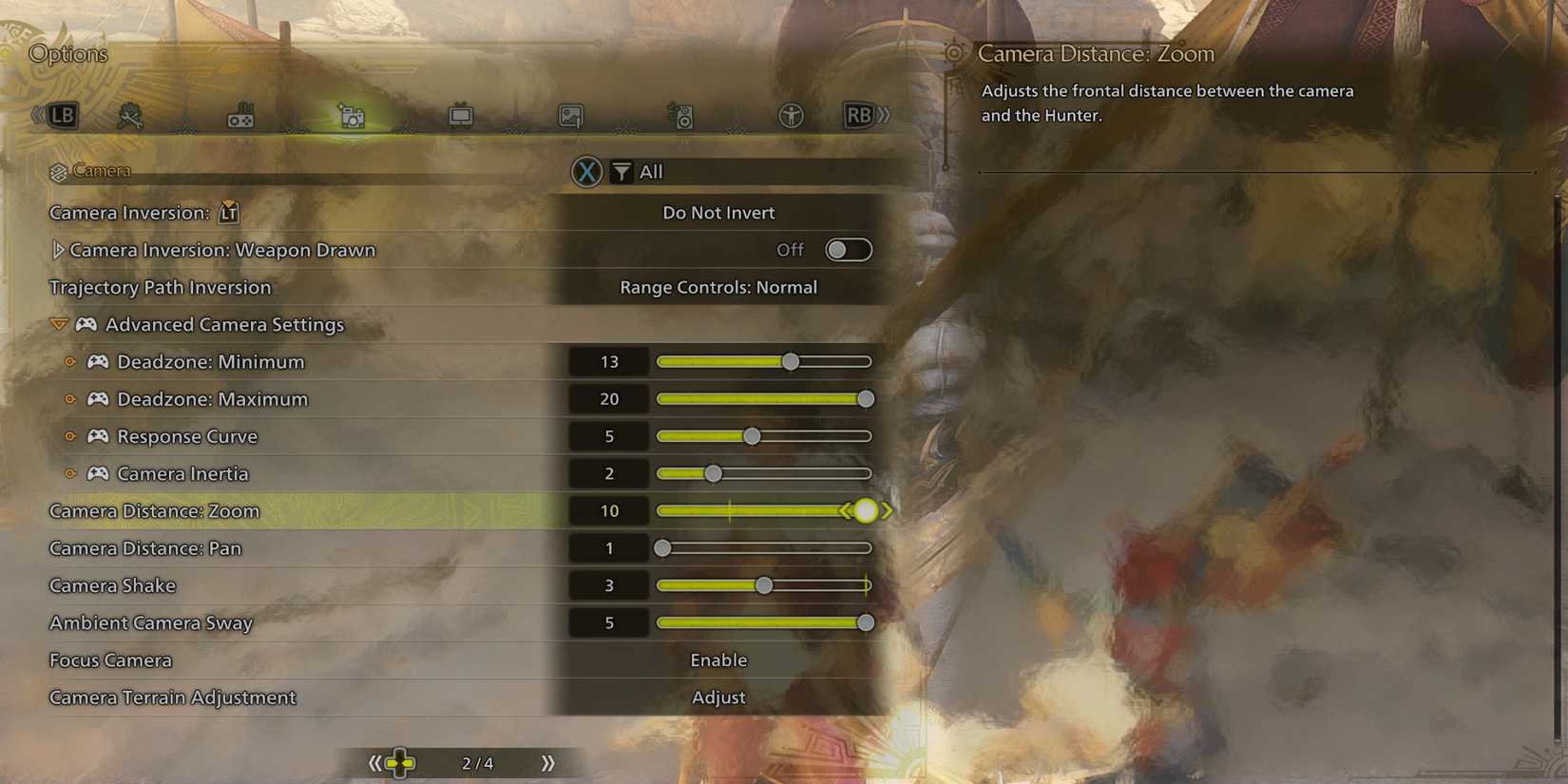Enable the Focus Camera option

[x=718, y=660]
